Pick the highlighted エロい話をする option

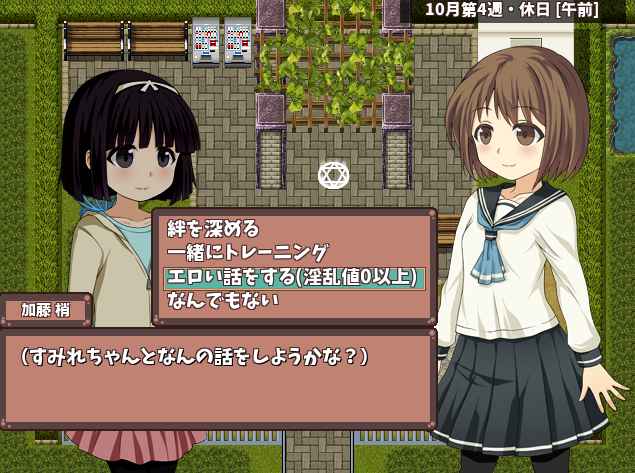pos(293,277)
